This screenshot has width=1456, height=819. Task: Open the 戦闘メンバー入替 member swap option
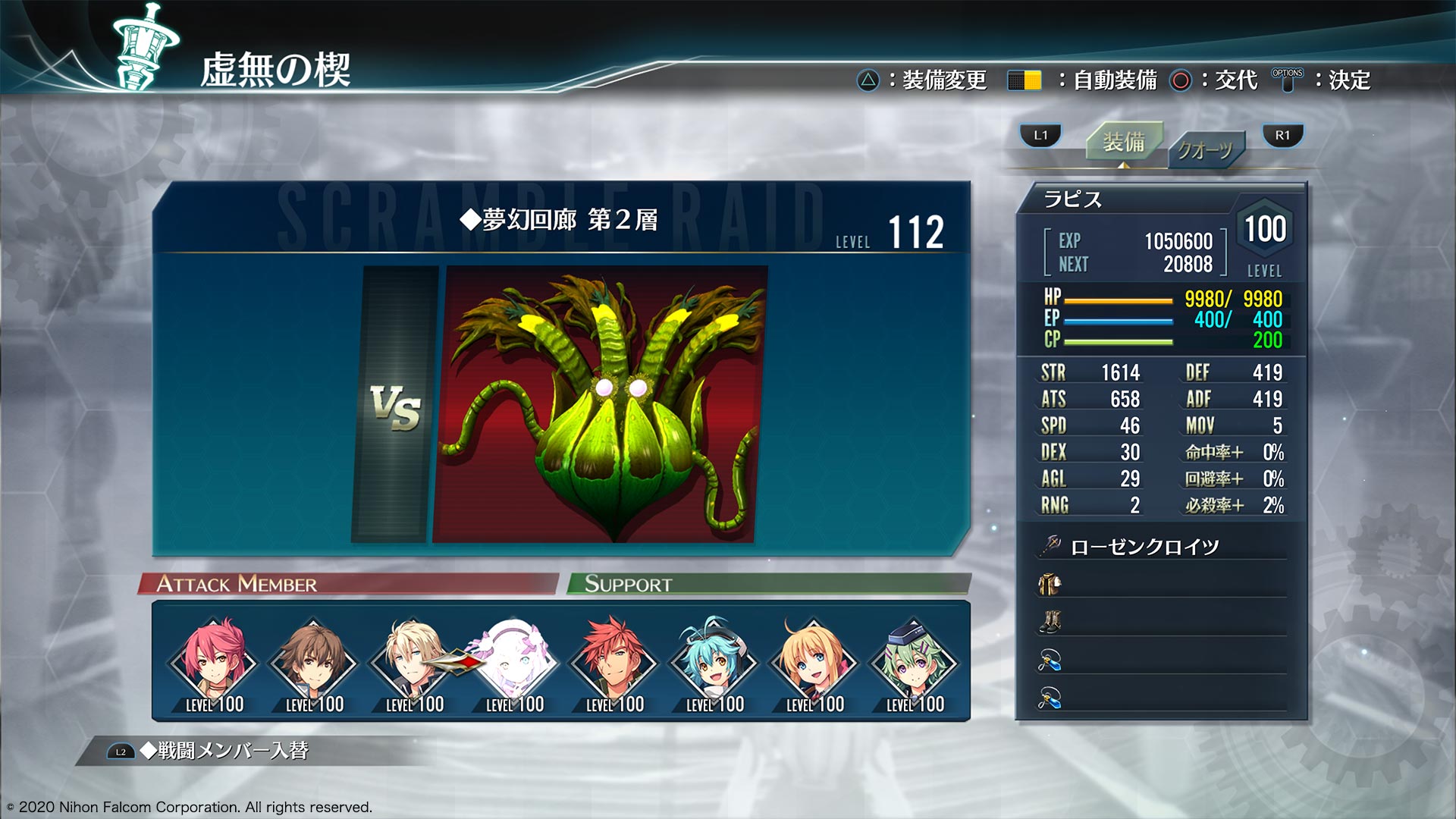click(224, 751)
